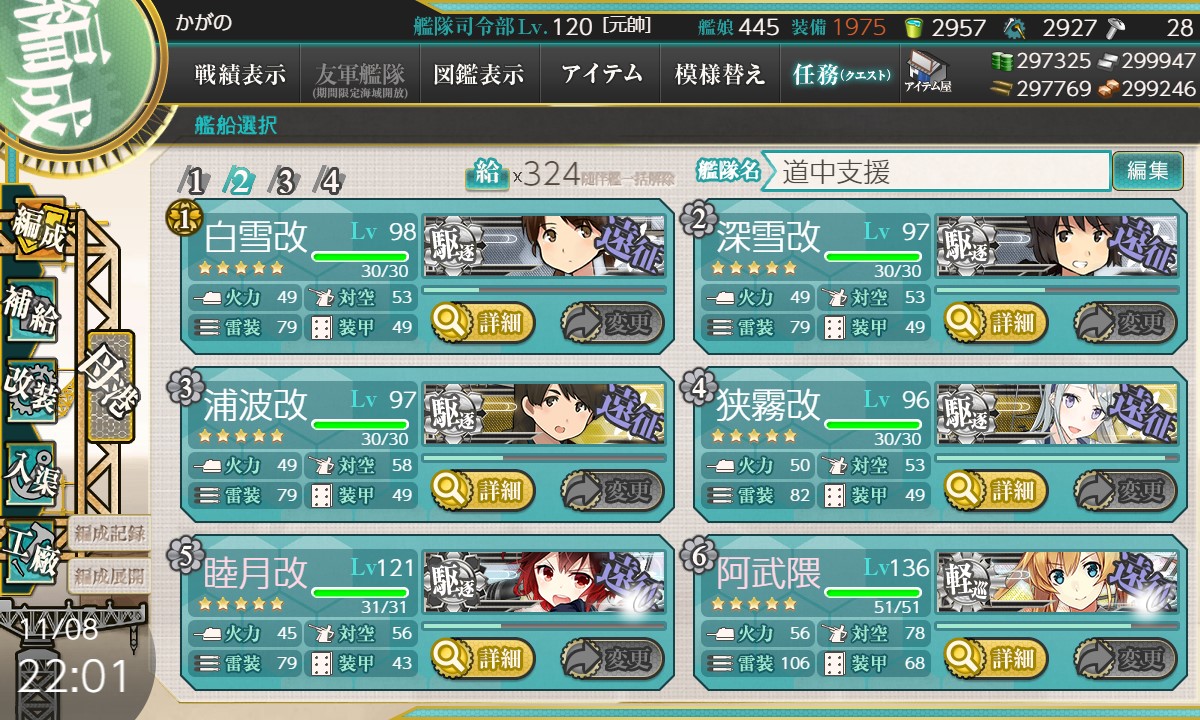
Task: Click the 編集 fleet name edit button
Action: coord(1147,171)
